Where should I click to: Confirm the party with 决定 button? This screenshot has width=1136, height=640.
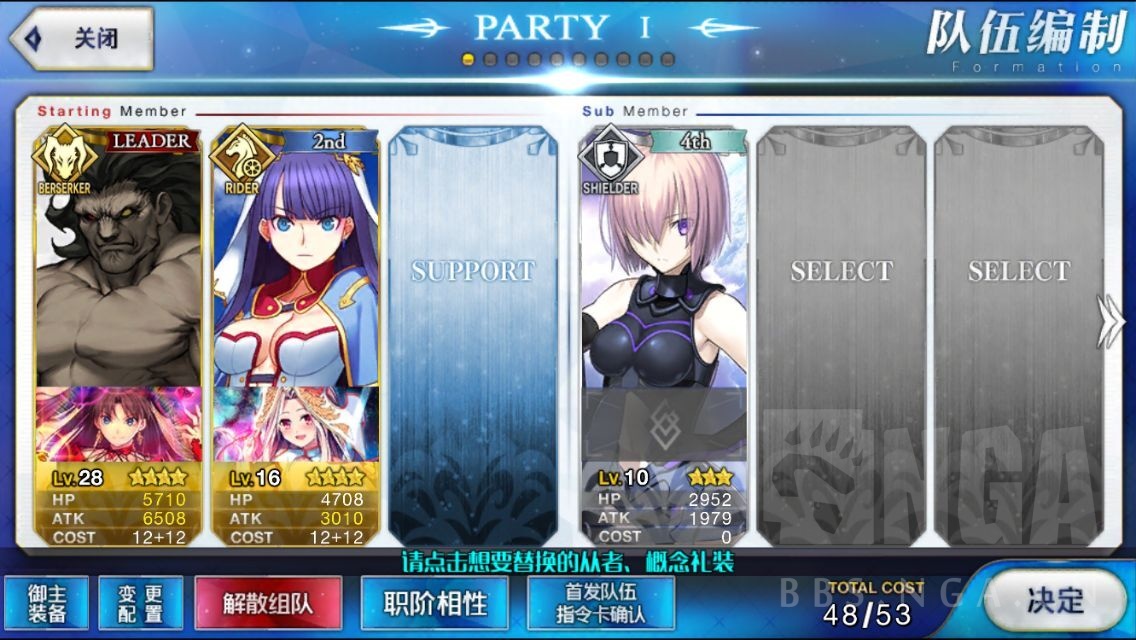1054,600
